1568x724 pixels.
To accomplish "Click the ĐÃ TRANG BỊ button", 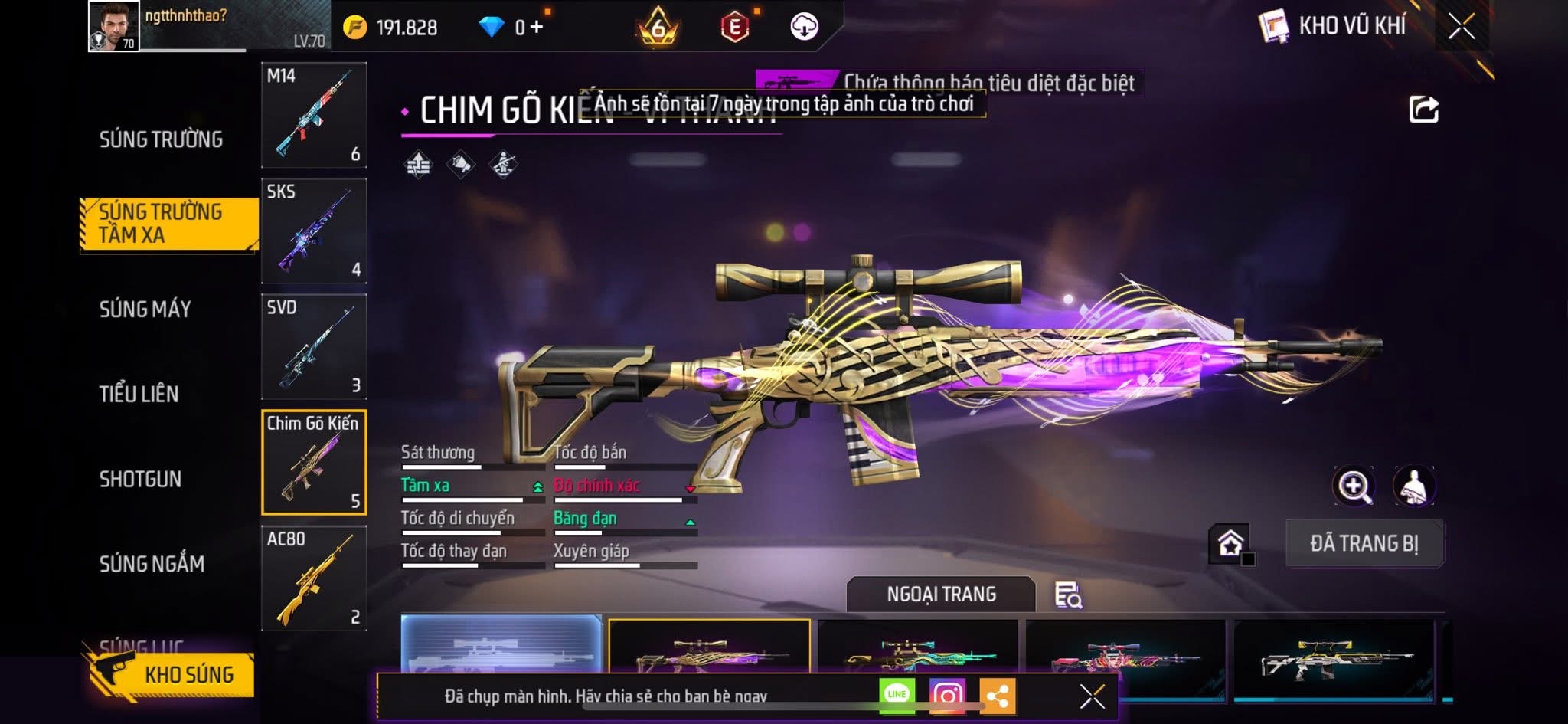I will 1364,543.
